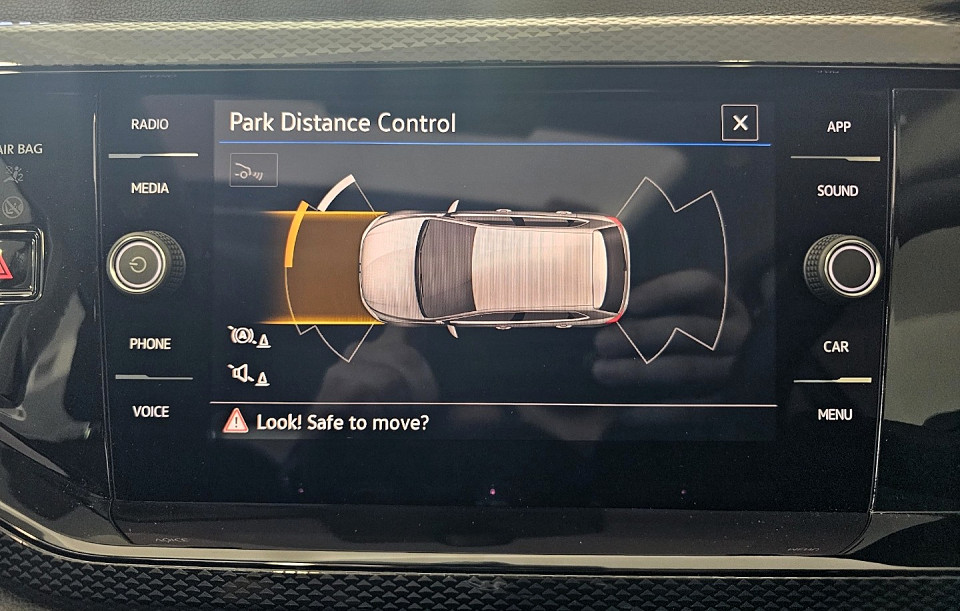
Task: Switch to the MEDIA source
Action: 150,188
